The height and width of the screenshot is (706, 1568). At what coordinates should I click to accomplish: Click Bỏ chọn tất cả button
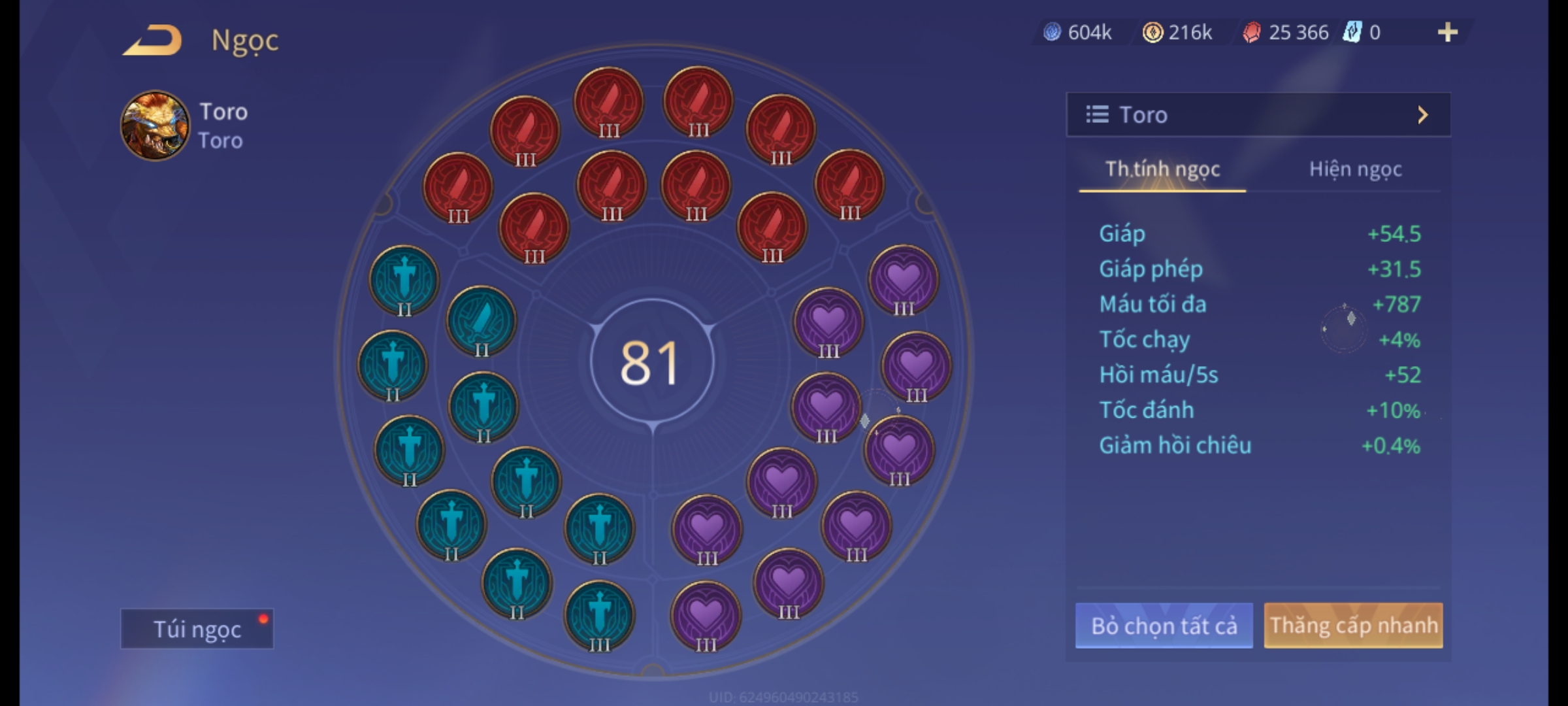click(x=1164, y=626)
